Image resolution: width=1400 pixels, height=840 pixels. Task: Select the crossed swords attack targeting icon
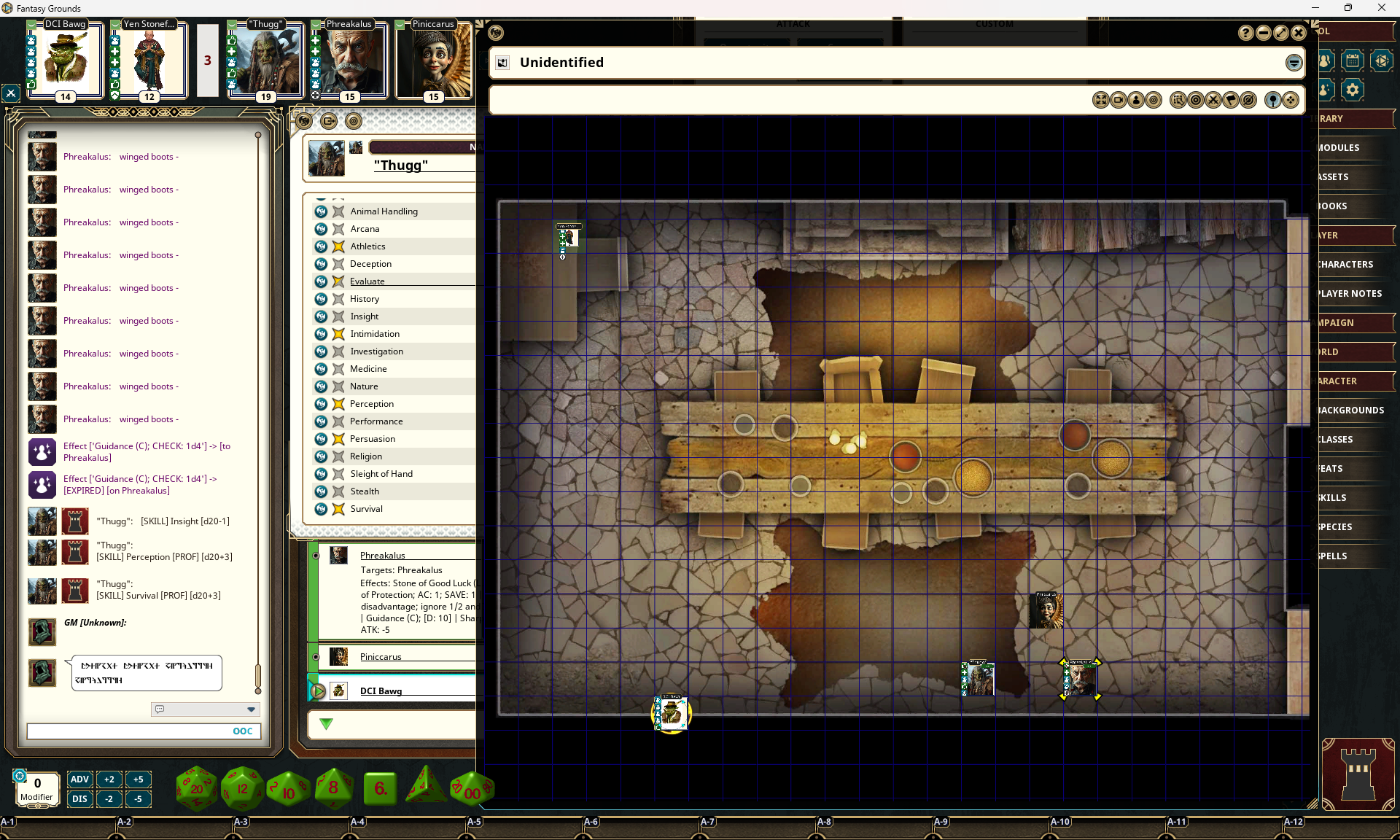pos(1213,100)
